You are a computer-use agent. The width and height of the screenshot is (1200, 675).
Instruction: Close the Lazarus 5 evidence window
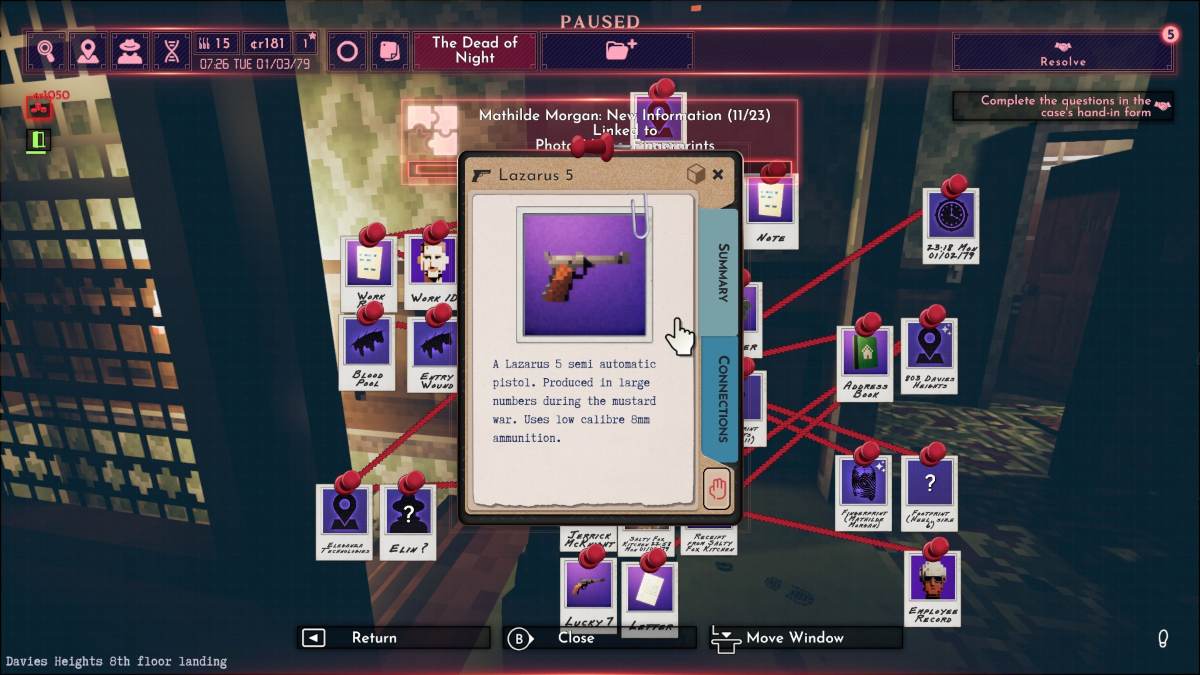(718, 175)
